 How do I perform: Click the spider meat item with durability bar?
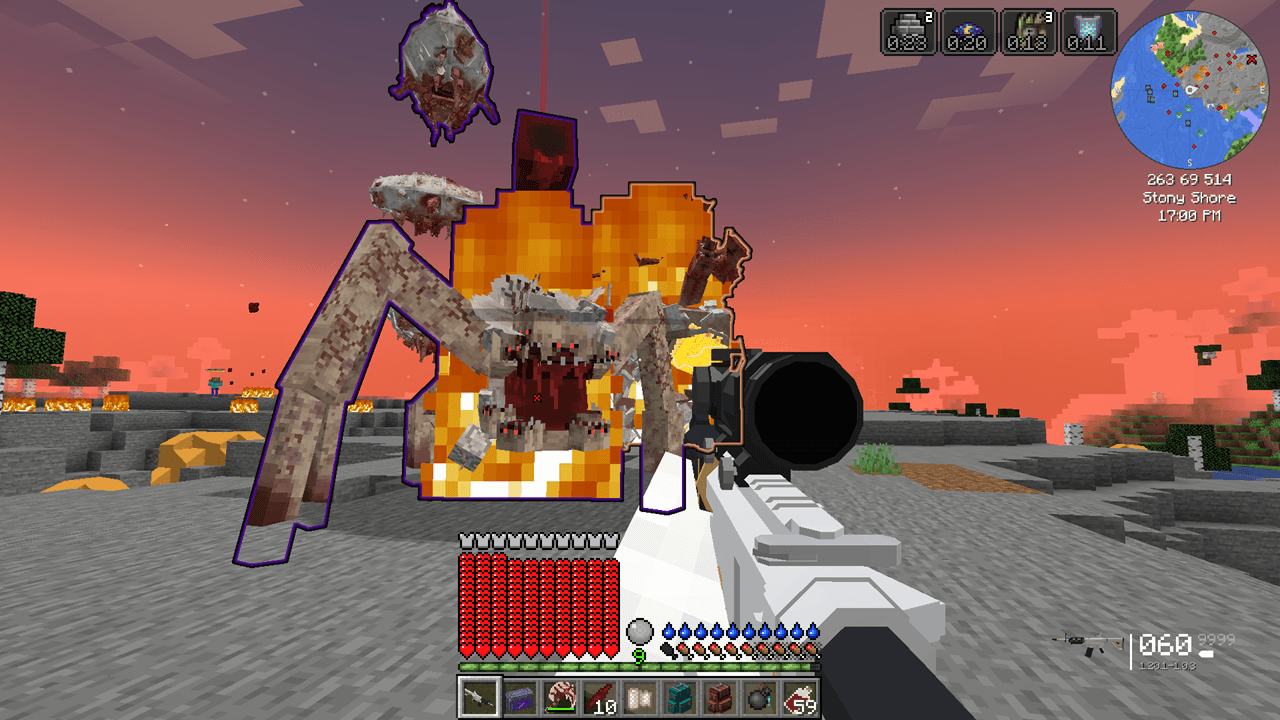[560, 697]
